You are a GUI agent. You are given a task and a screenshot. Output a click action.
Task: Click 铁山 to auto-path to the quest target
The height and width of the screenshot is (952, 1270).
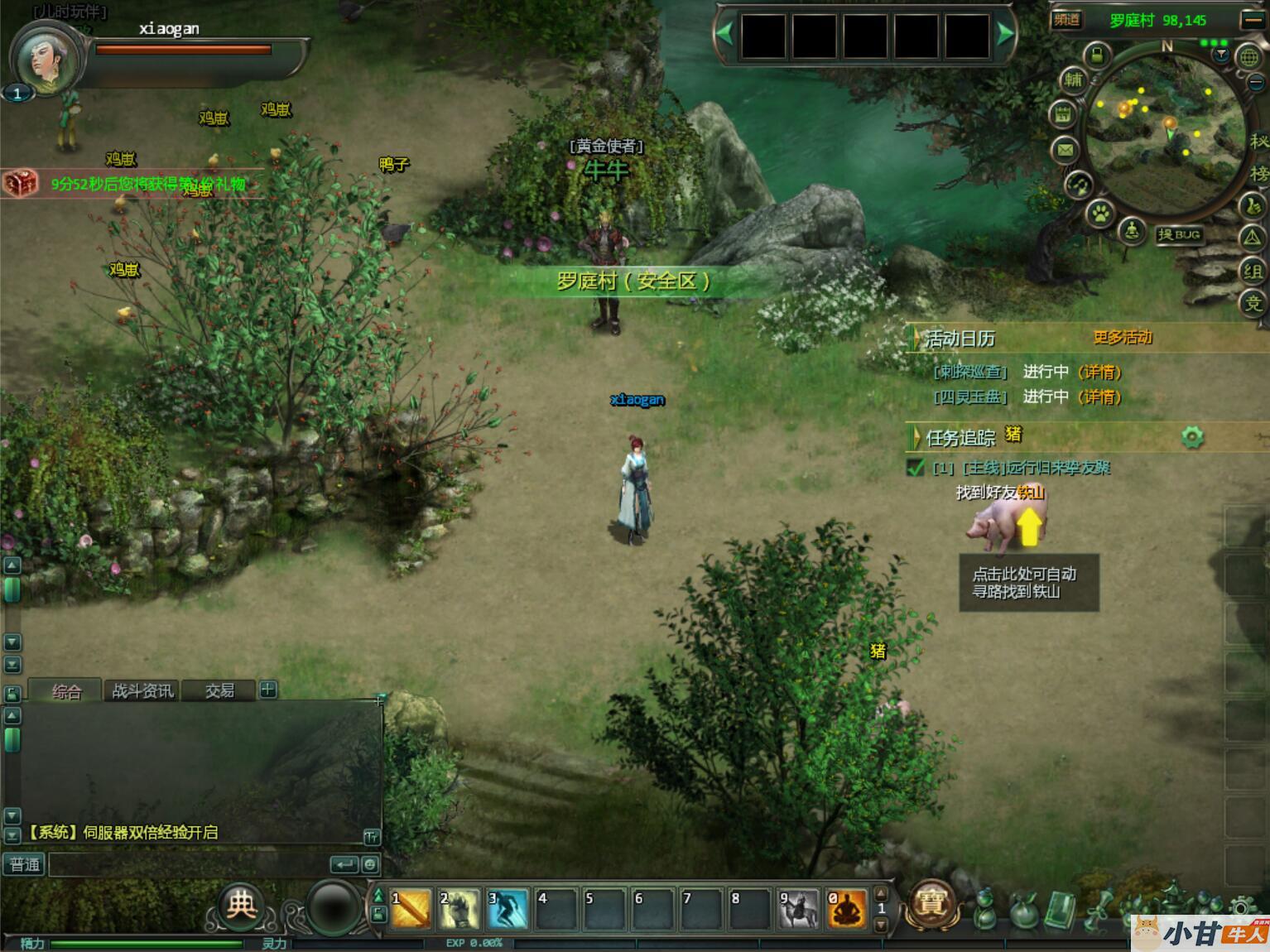1031,493
